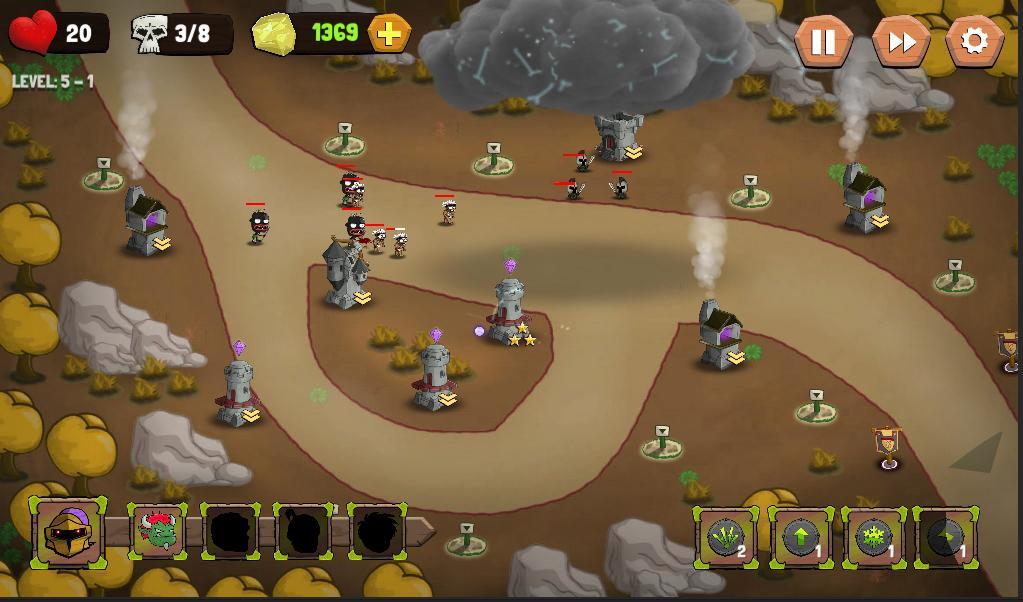Viewport: 1023px width, 602px height.
Task: Buy more gold with the plus button
Action: [x=389, y=34]
